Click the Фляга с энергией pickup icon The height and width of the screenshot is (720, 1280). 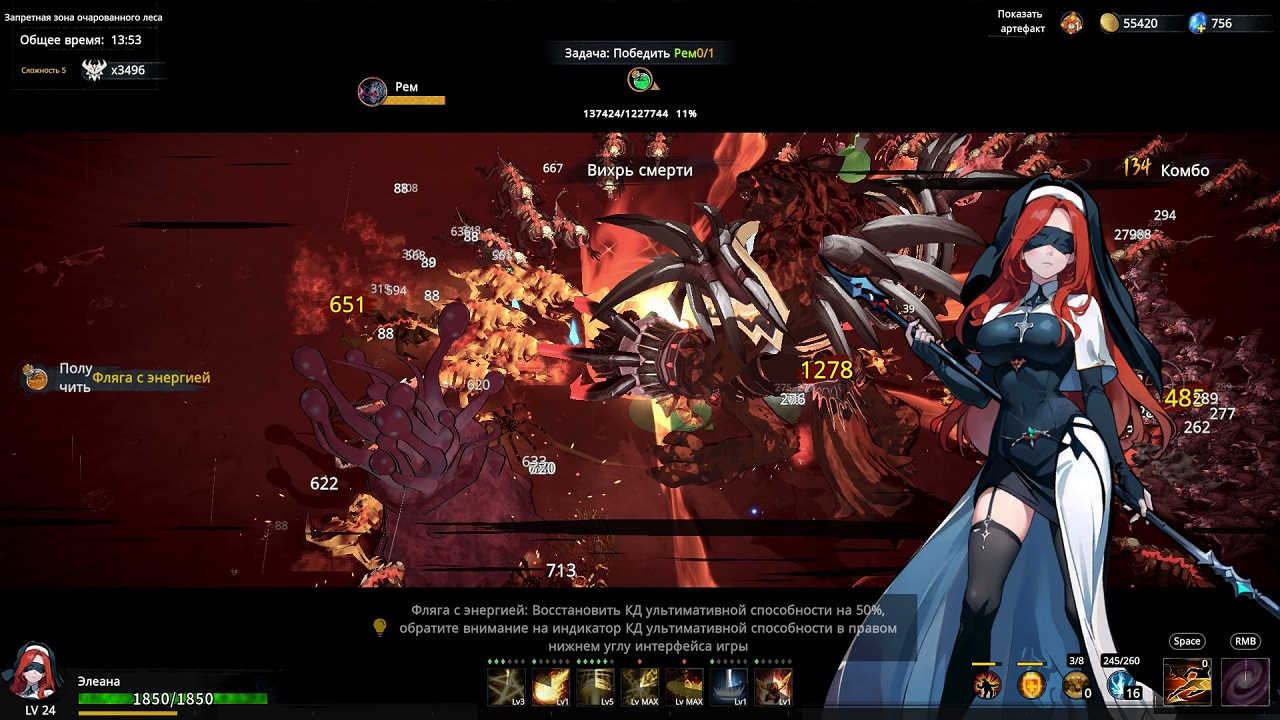point(36,378)
